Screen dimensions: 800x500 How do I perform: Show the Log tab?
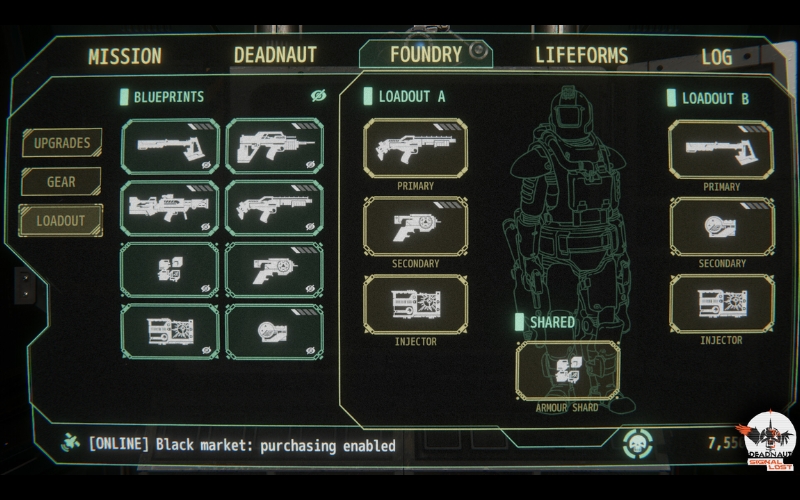tap(716, 56)
